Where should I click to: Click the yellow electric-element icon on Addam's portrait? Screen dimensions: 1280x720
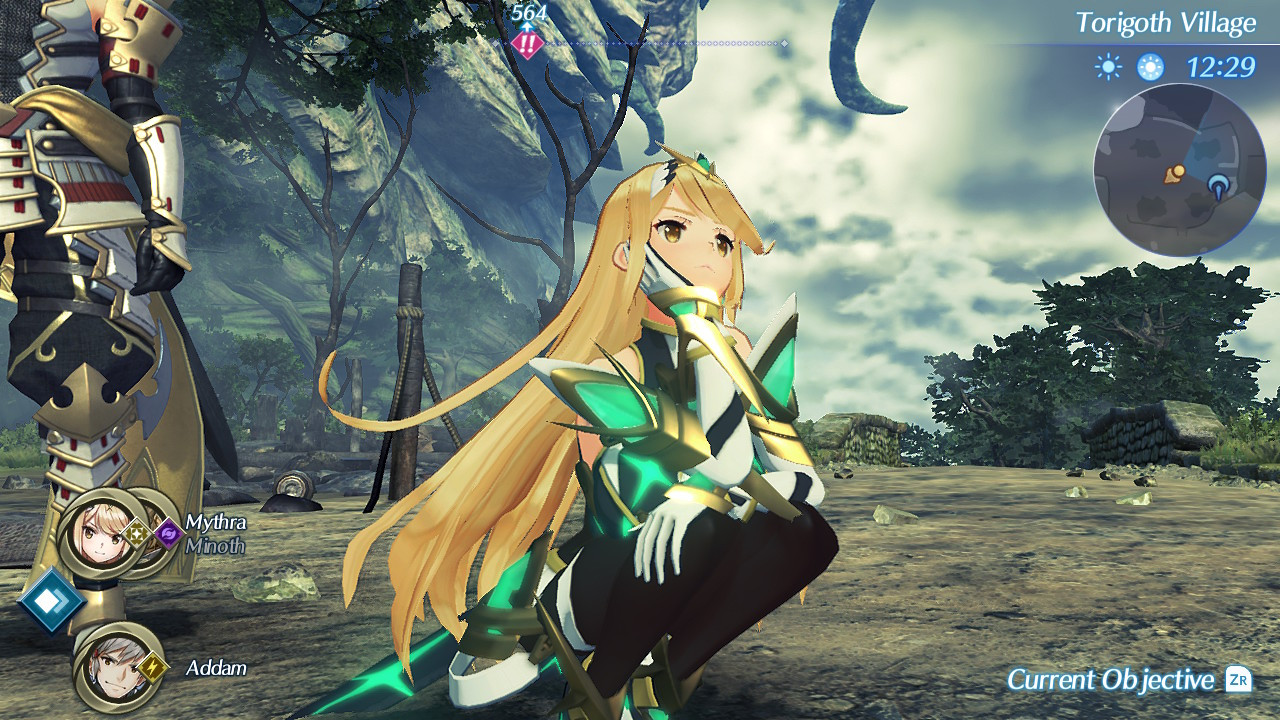coord(153,668)
